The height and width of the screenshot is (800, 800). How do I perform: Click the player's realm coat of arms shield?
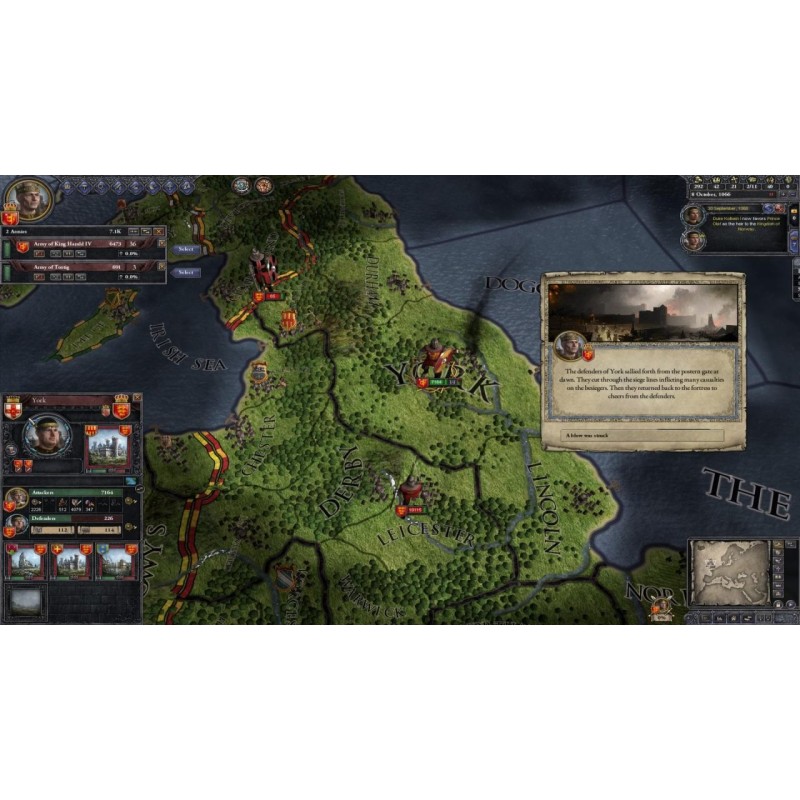tap(12, 218)
